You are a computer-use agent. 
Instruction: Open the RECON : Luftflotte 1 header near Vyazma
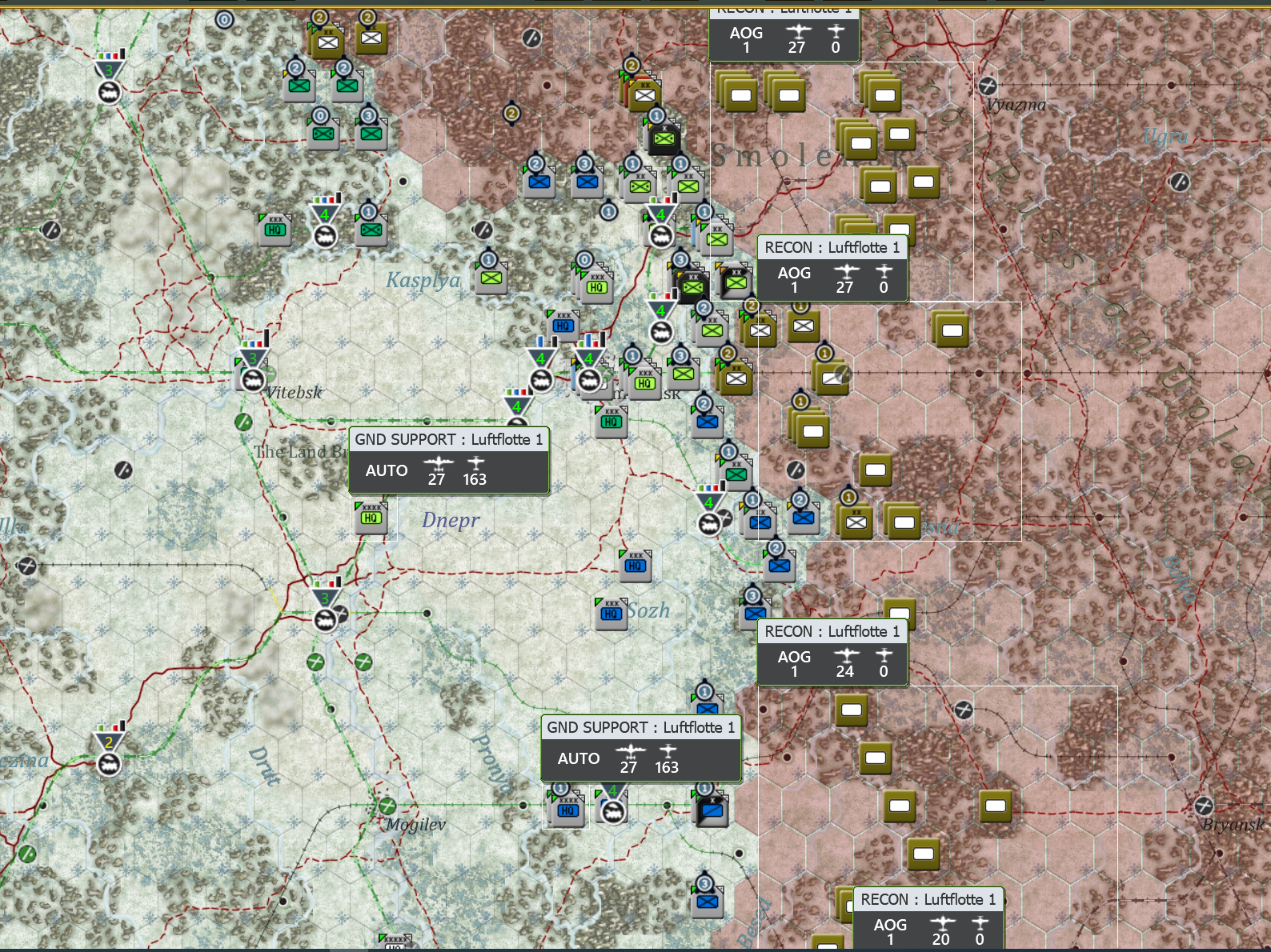784,11
